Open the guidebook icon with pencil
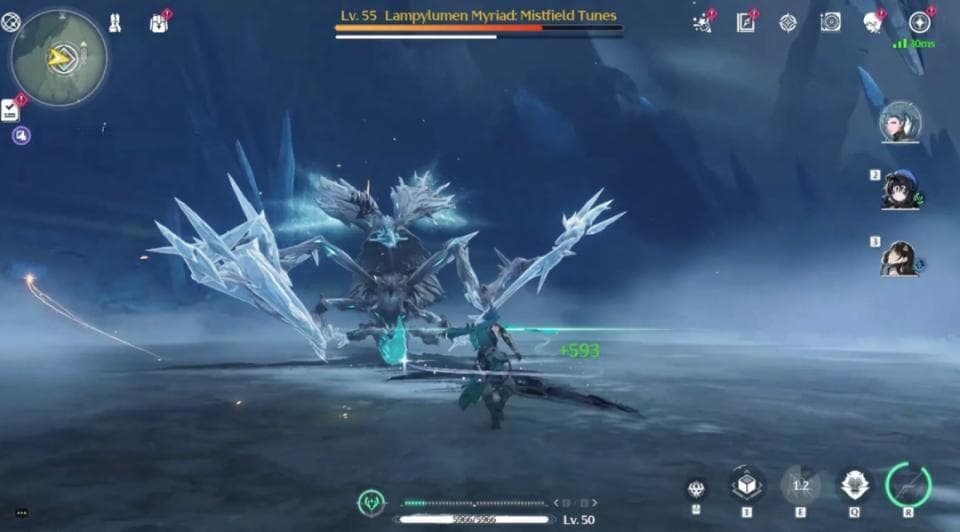Image resolution: width=960 pixels, height=532 pixels. 745,22
